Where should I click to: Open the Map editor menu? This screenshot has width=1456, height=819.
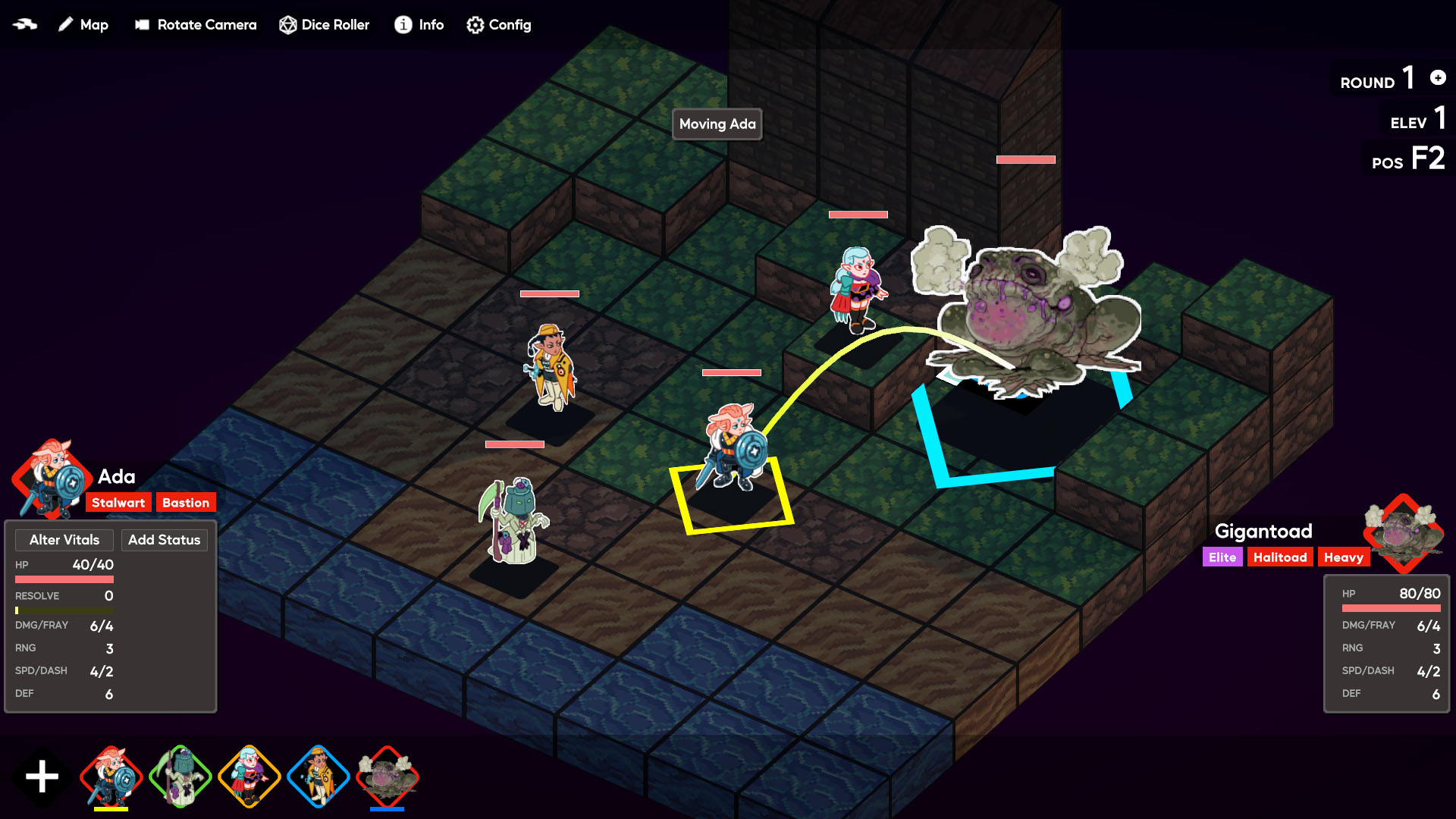[x=83, y=25]
